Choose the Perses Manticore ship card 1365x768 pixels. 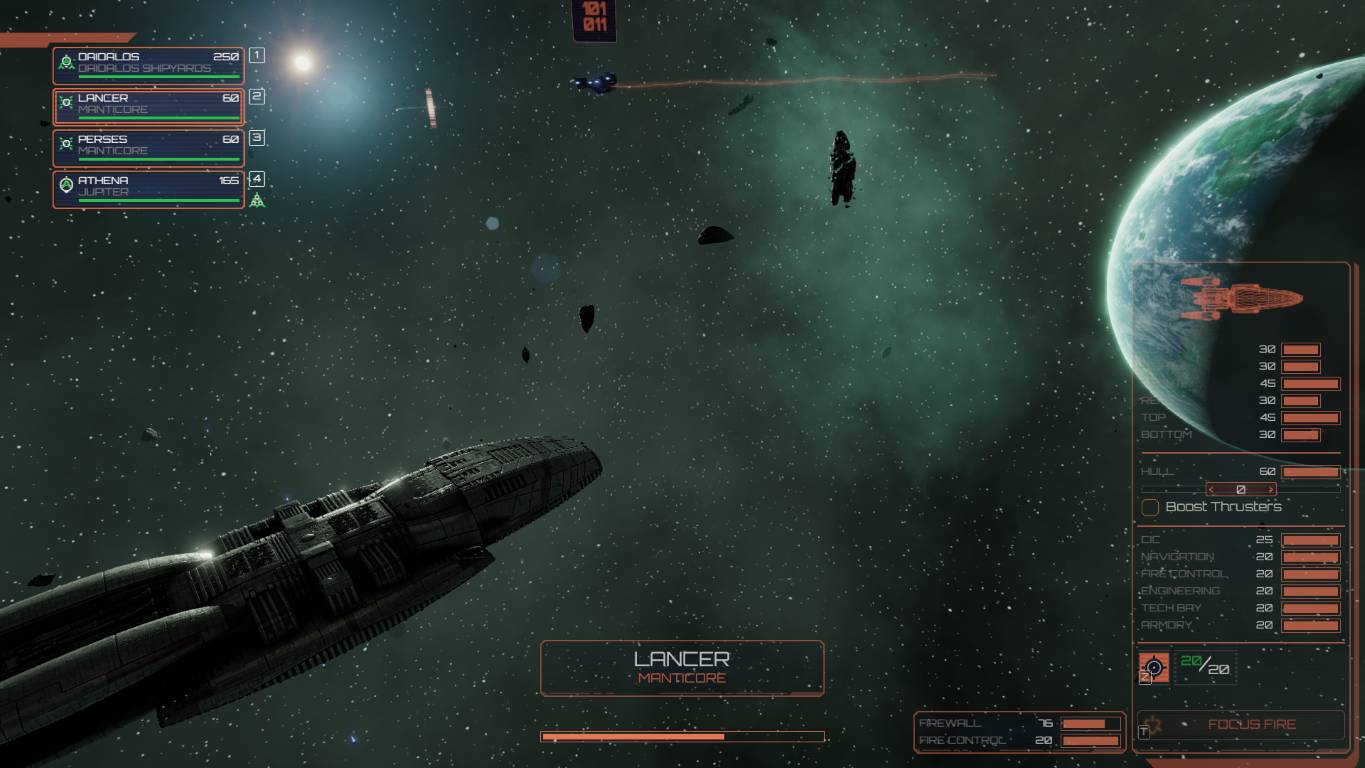[x=148, y=148]
